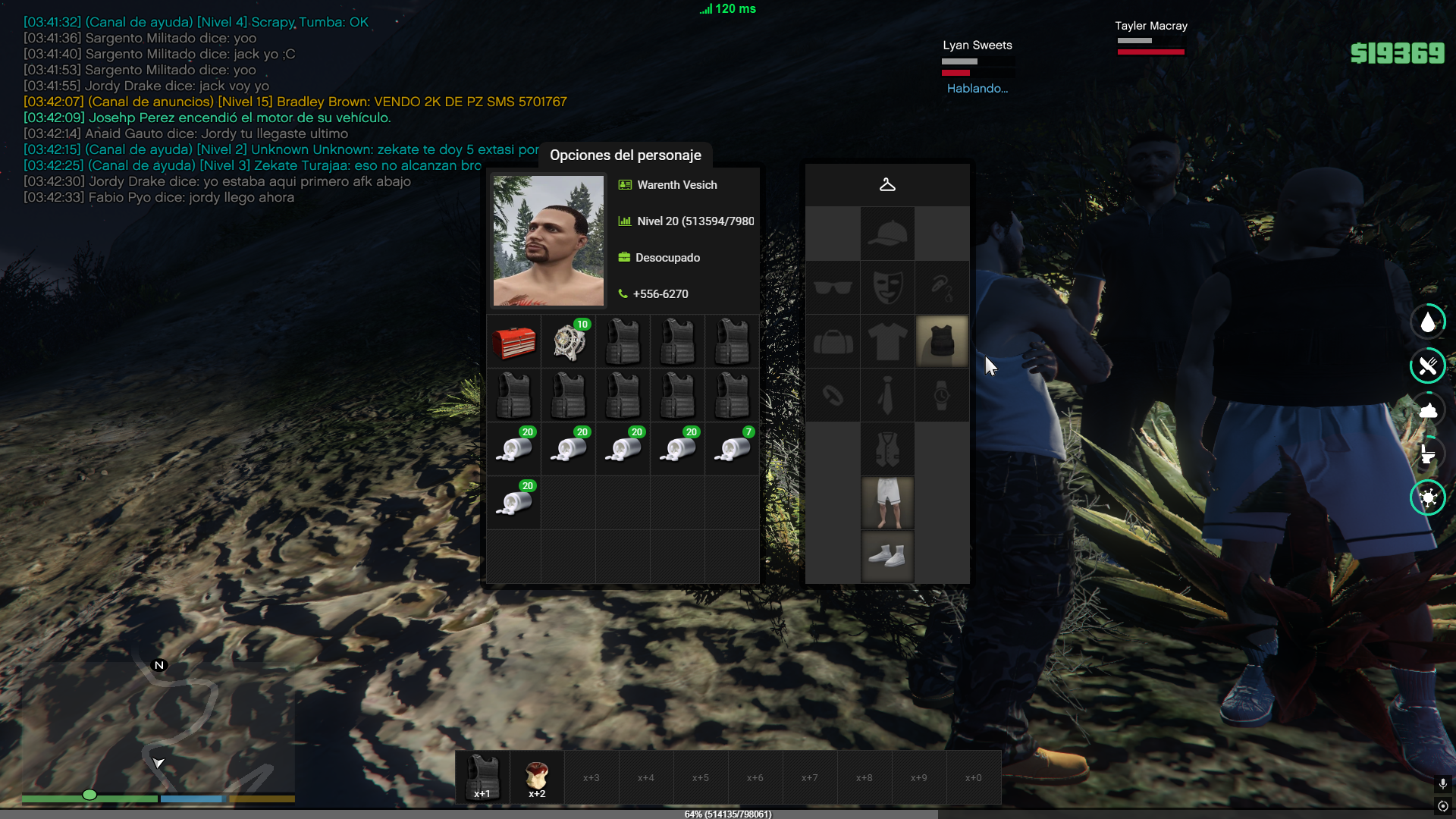Select the waistcoat equipment slot
The height and width of the screenshot is (819, 1456).
coord(887,450)
